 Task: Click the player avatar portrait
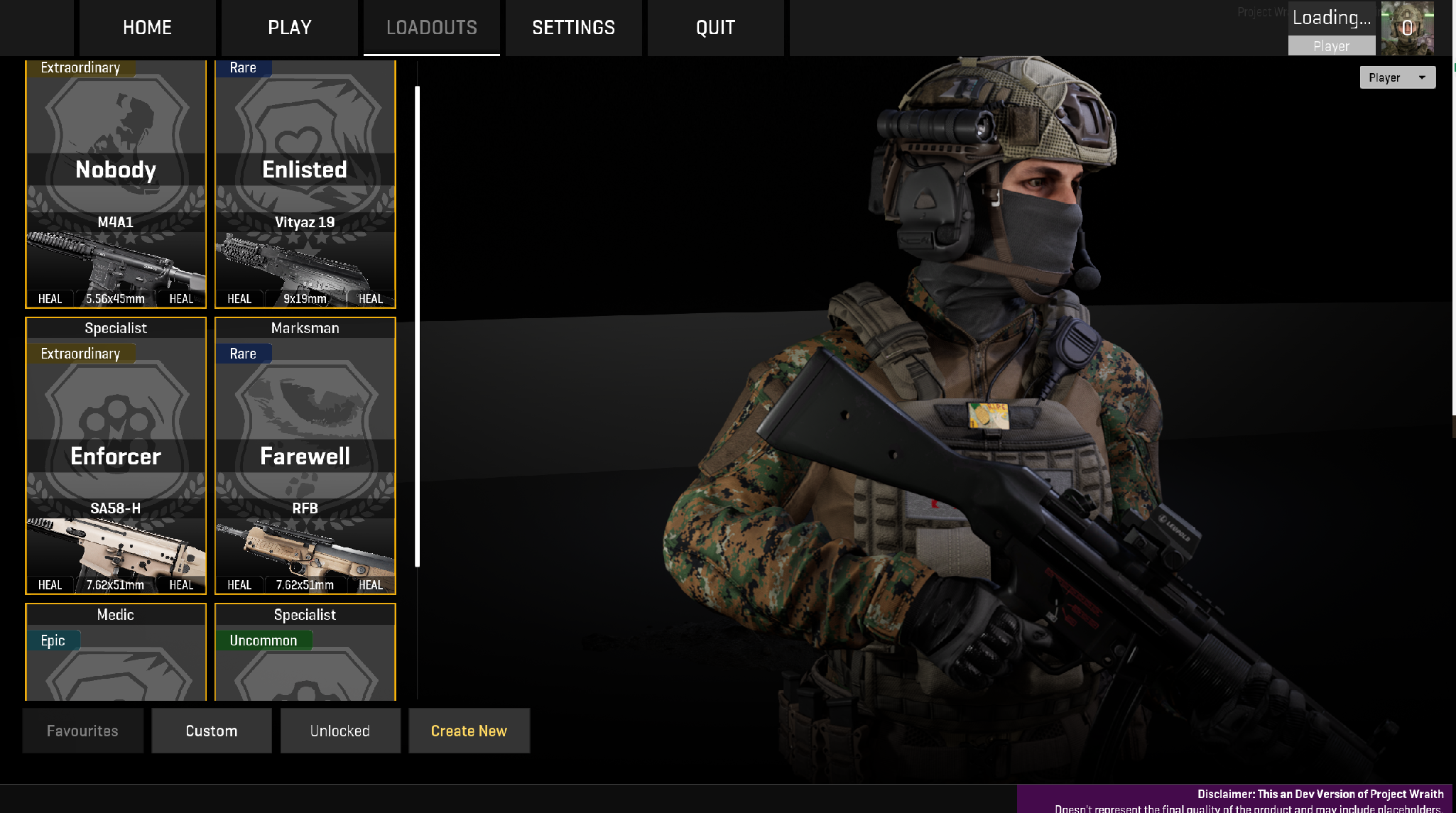1407,28
